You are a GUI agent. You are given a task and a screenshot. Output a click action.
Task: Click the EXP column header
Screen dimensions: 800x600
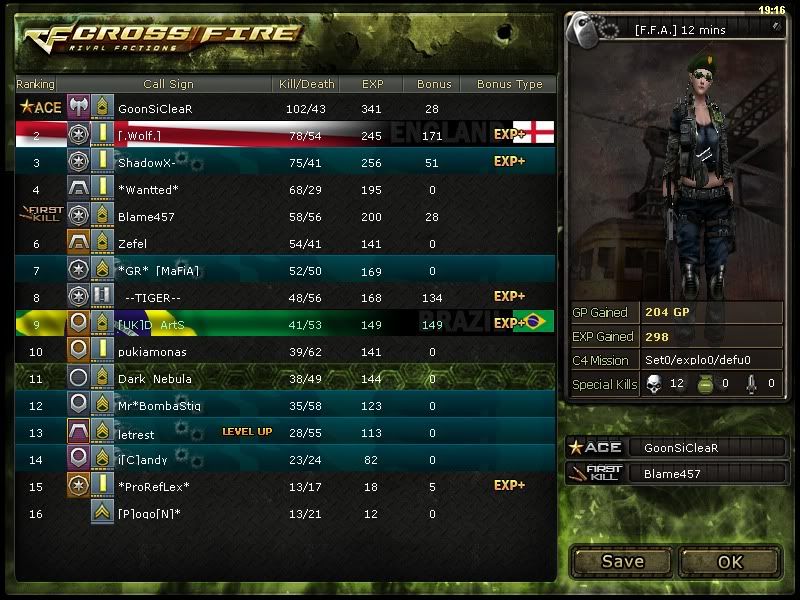click(372, 84)
